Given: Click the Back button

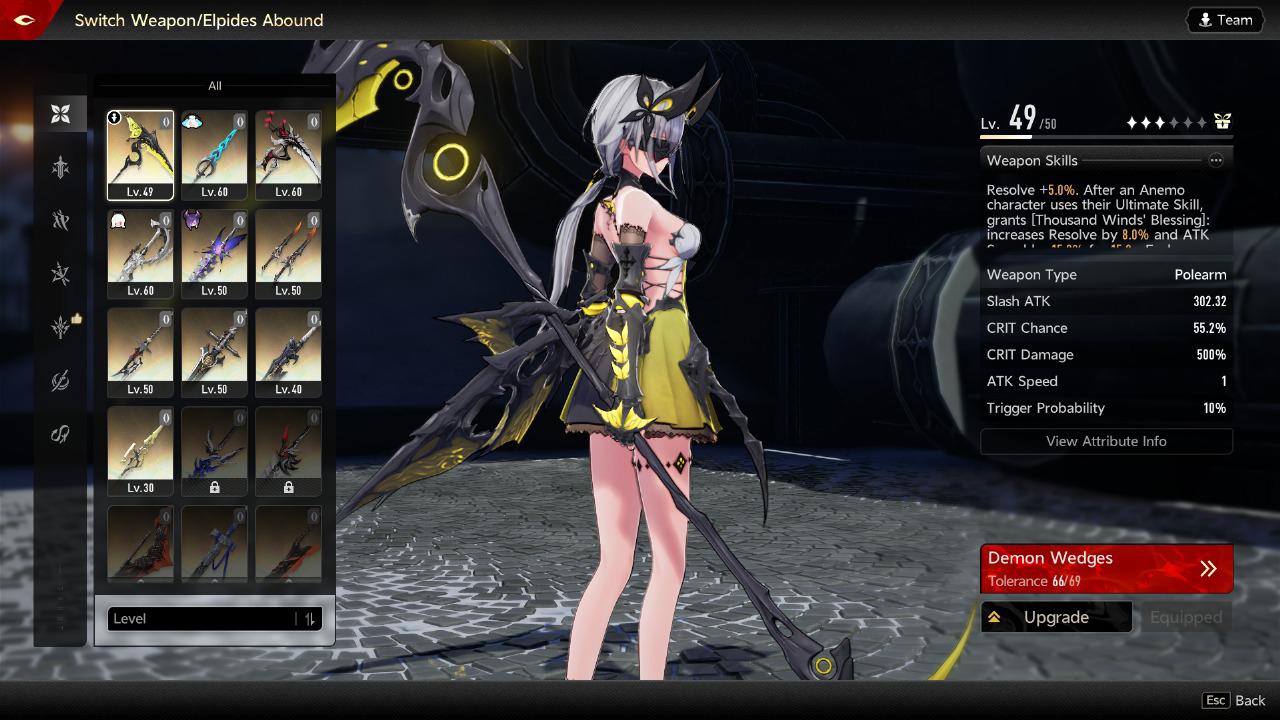Looking at the screenshot, I should tap(1235, 701).
